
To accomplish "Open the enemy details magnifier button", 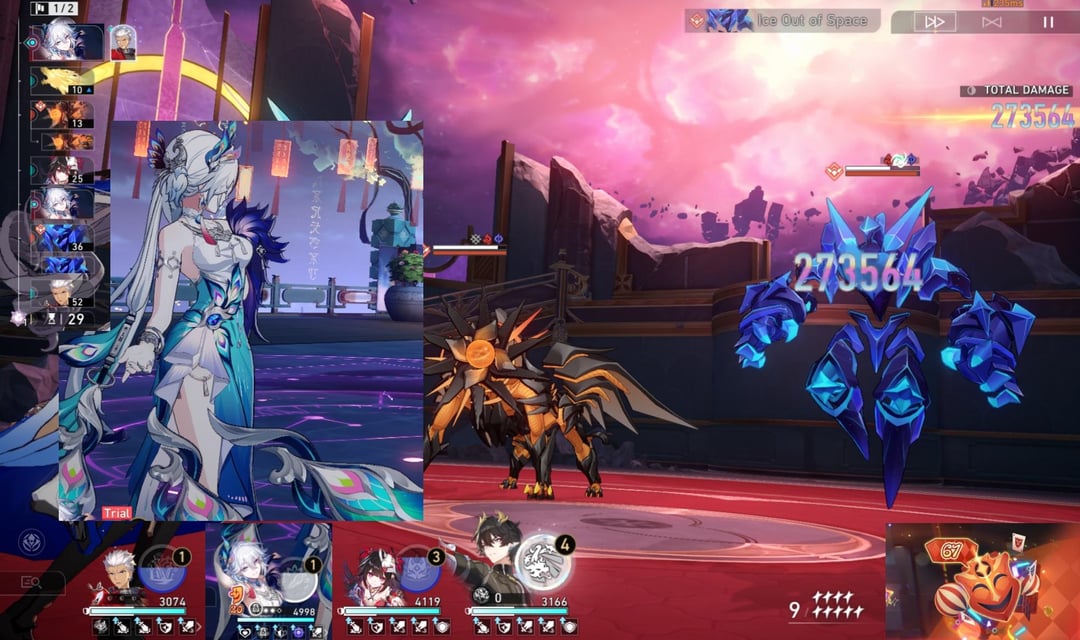I will coord(30,582).
